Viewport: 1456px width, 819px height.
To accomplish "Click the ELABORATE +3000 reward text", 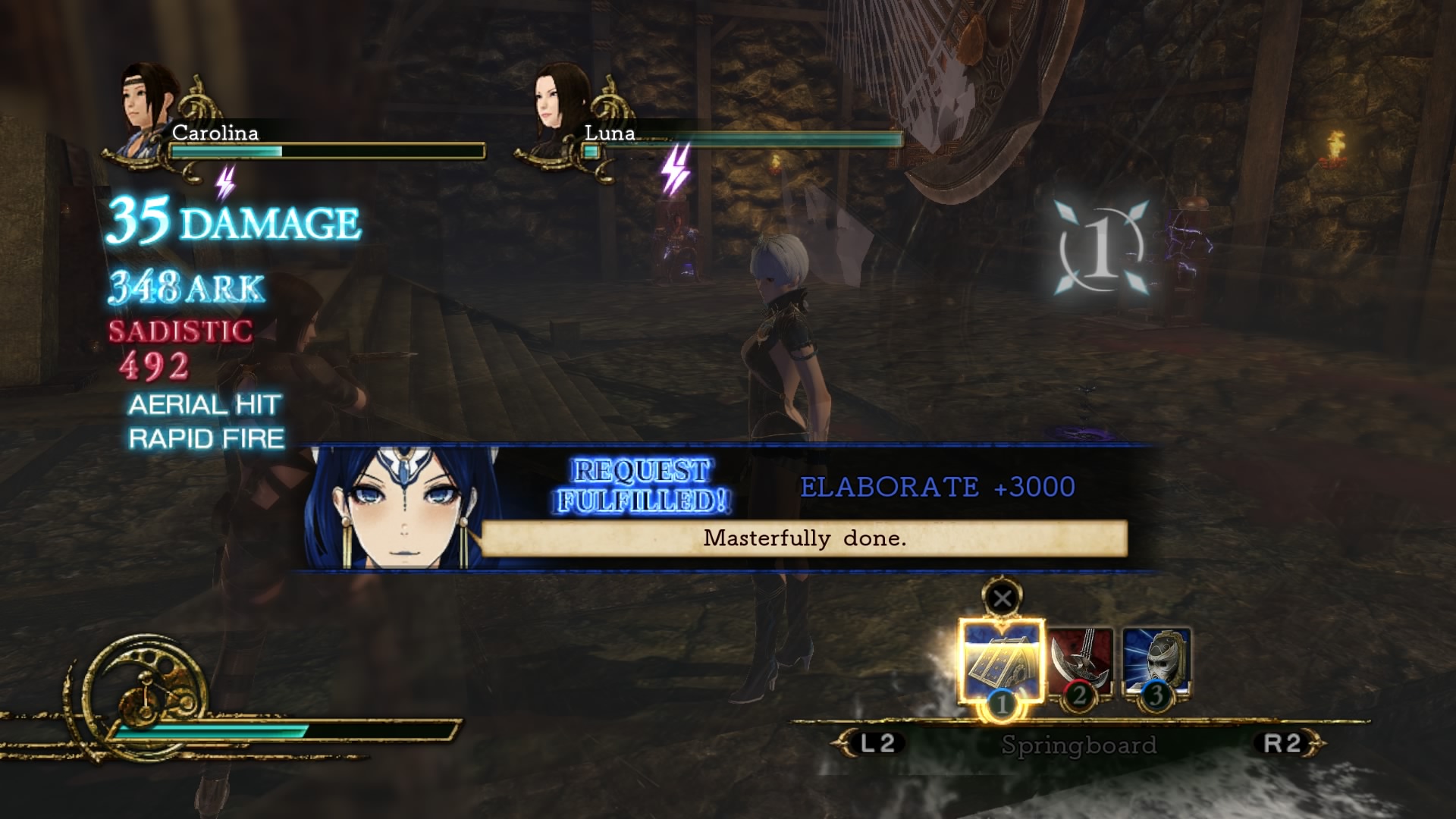I will (939, 488).
